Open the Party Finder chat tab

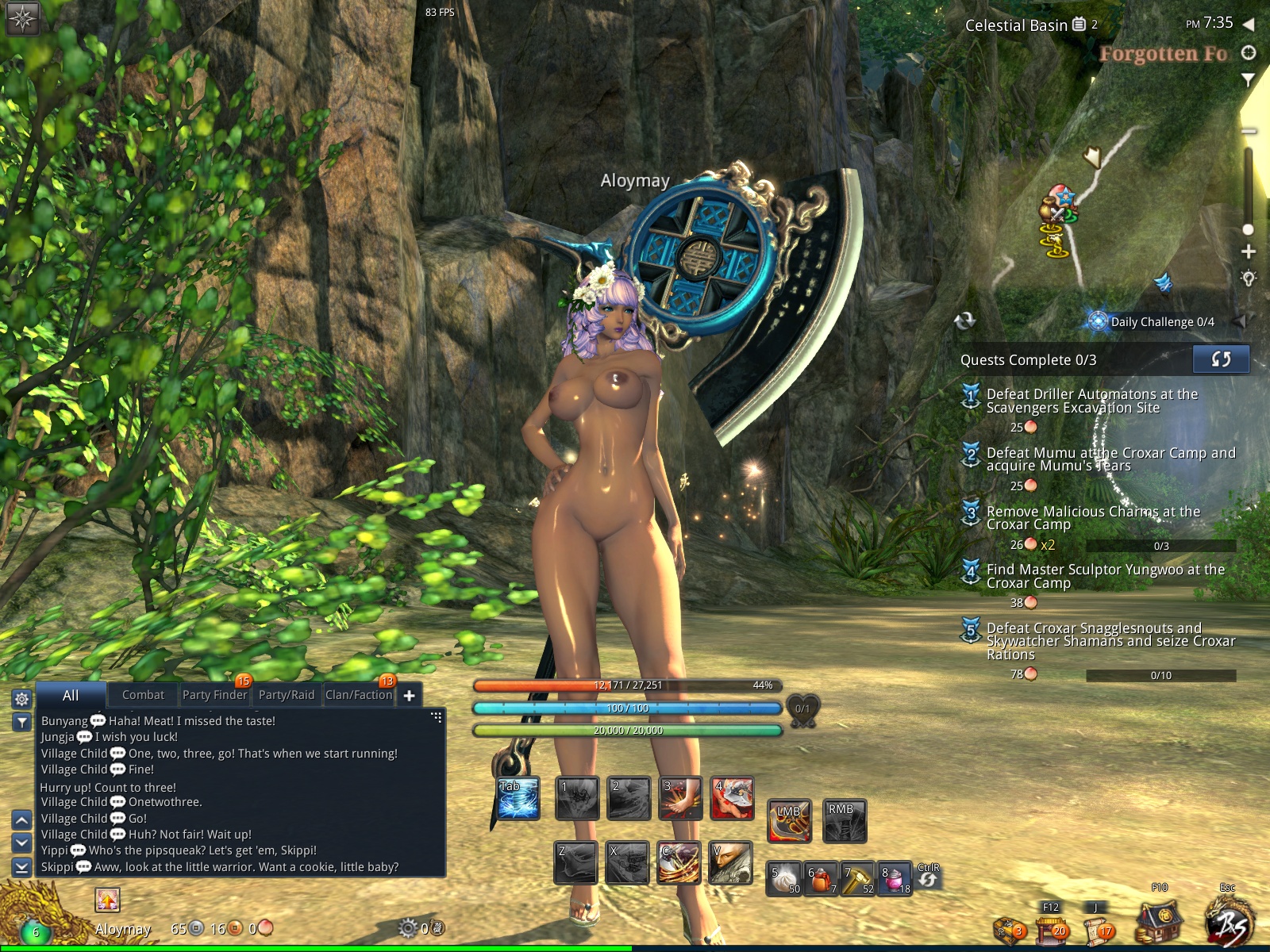tap(214, 695)
